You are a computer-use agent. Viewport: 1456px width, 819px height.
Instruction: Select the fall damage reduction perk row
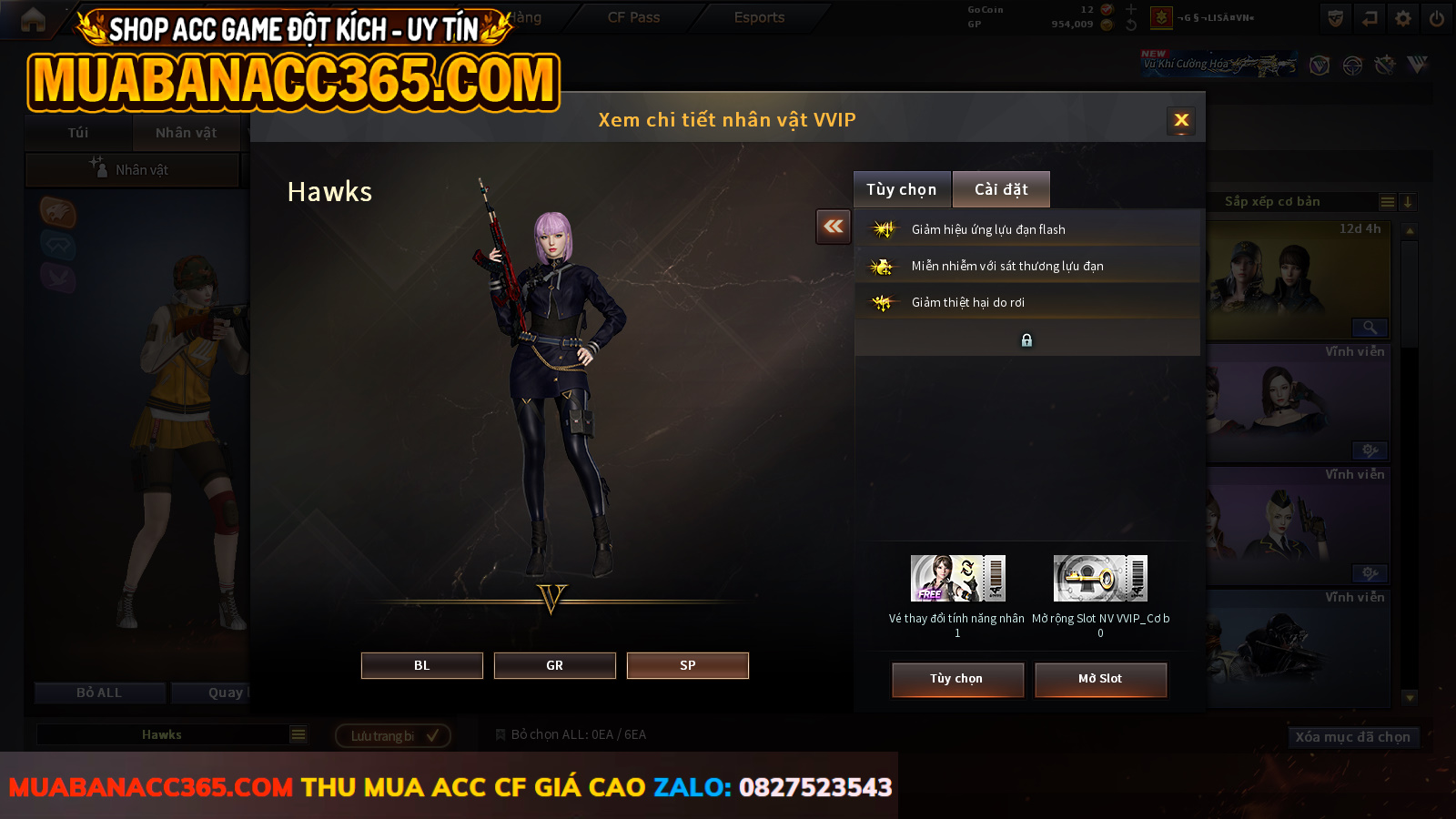[x=1026, y=302]
